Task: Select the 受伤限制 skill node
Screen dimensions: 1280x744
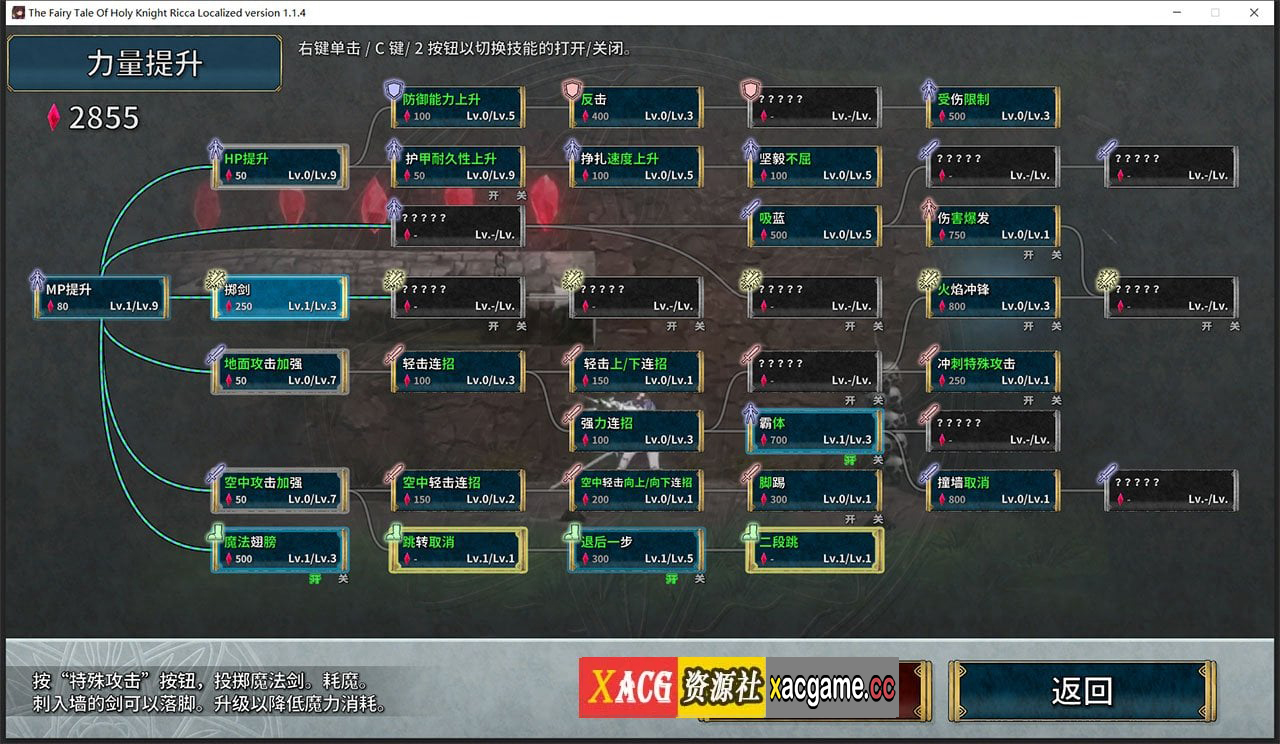Action: tap(993, 107)
